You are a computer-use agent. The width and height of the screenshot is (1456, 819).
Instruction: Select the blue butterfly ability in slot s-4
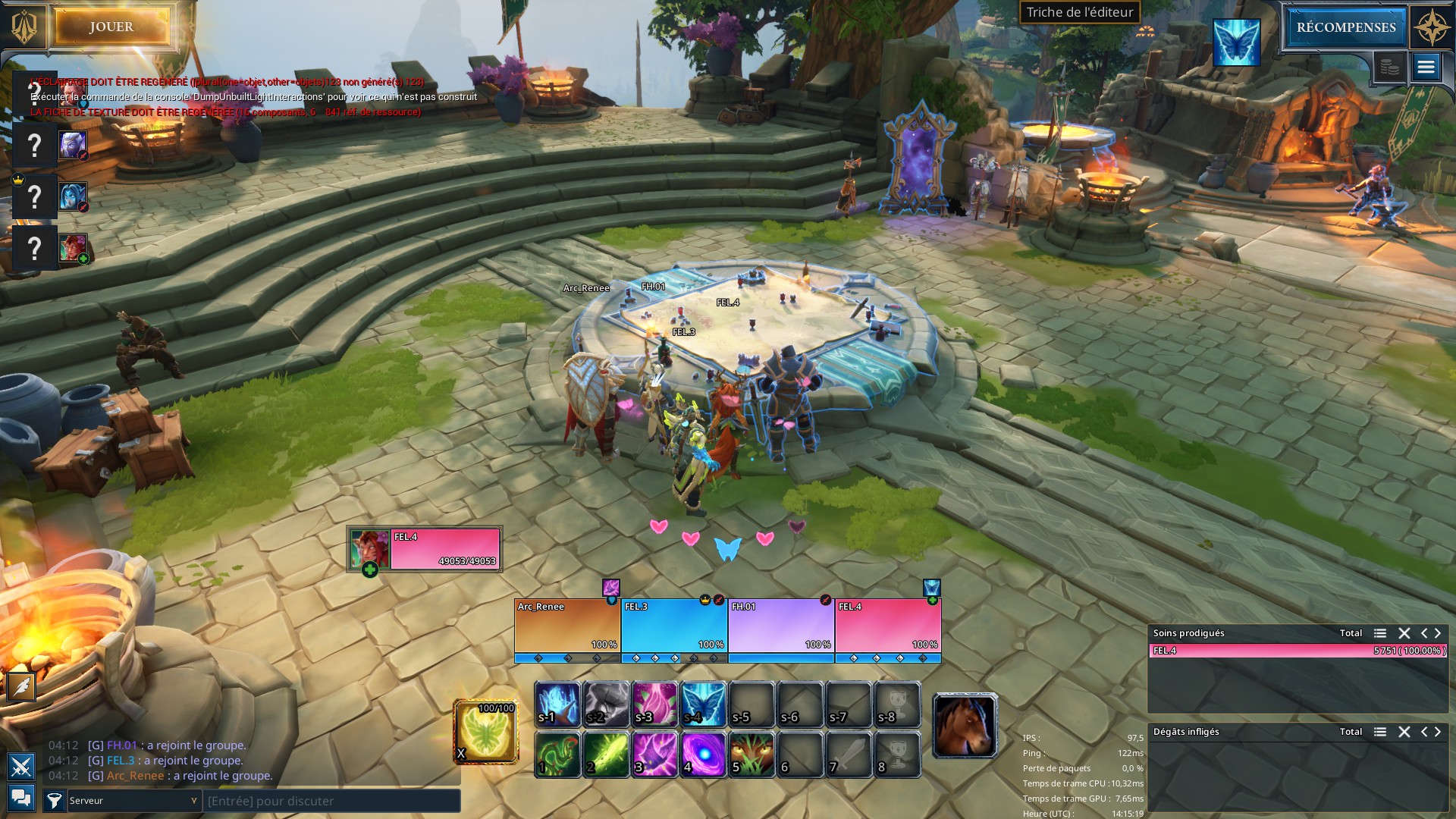(704, 704)
